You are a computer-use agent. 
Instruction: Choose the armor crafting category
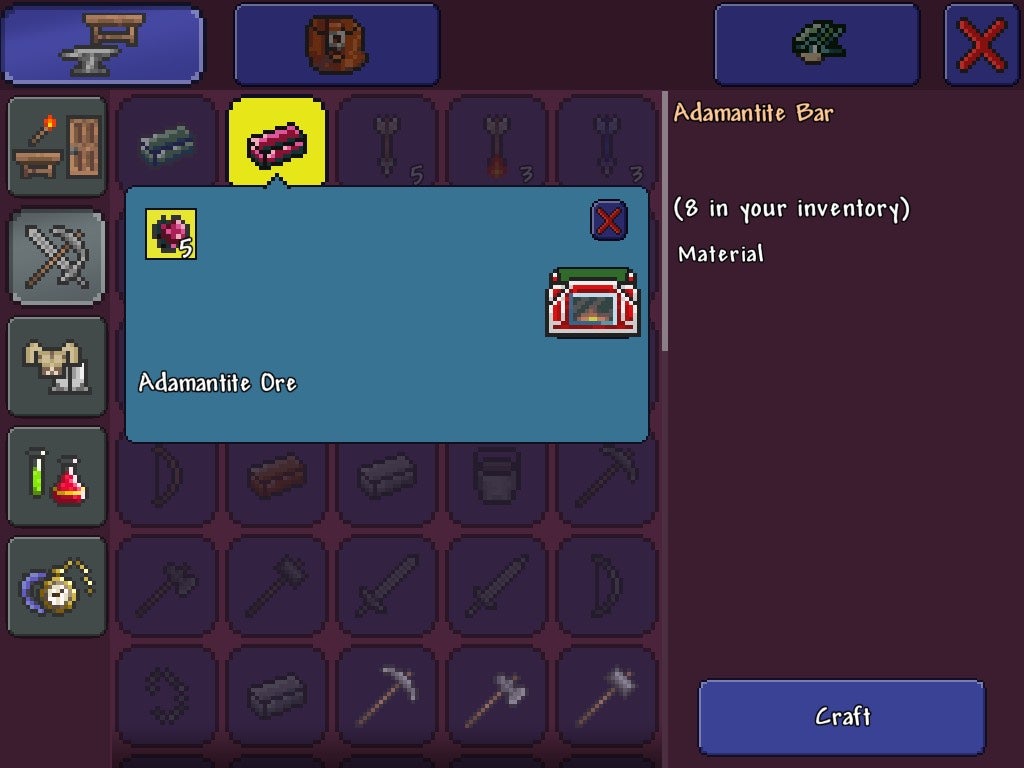pyautogui.click(x=56, y=366)
